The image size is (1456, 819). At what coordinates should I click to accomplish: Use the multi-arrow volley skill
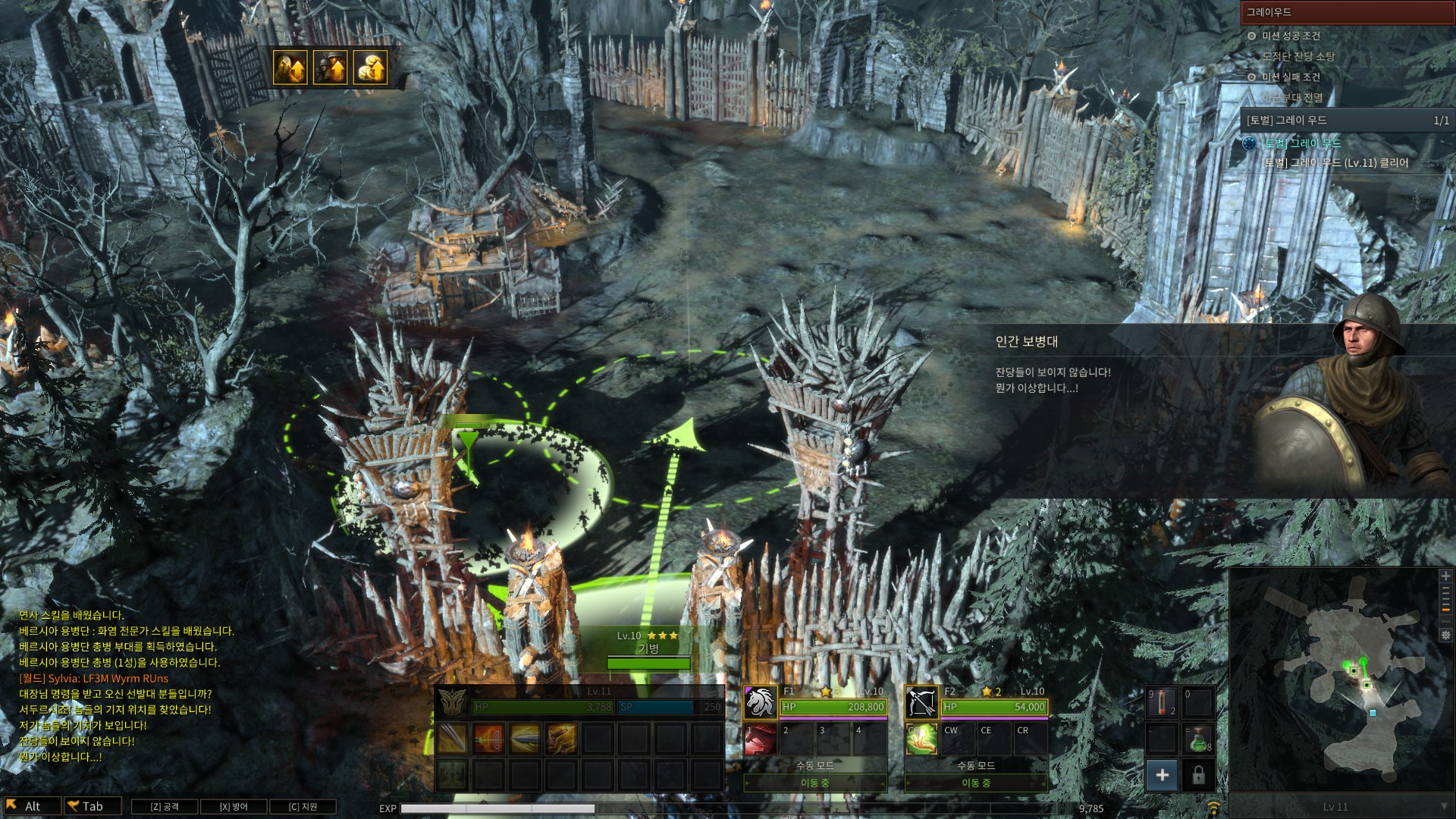tap(561, 738)
